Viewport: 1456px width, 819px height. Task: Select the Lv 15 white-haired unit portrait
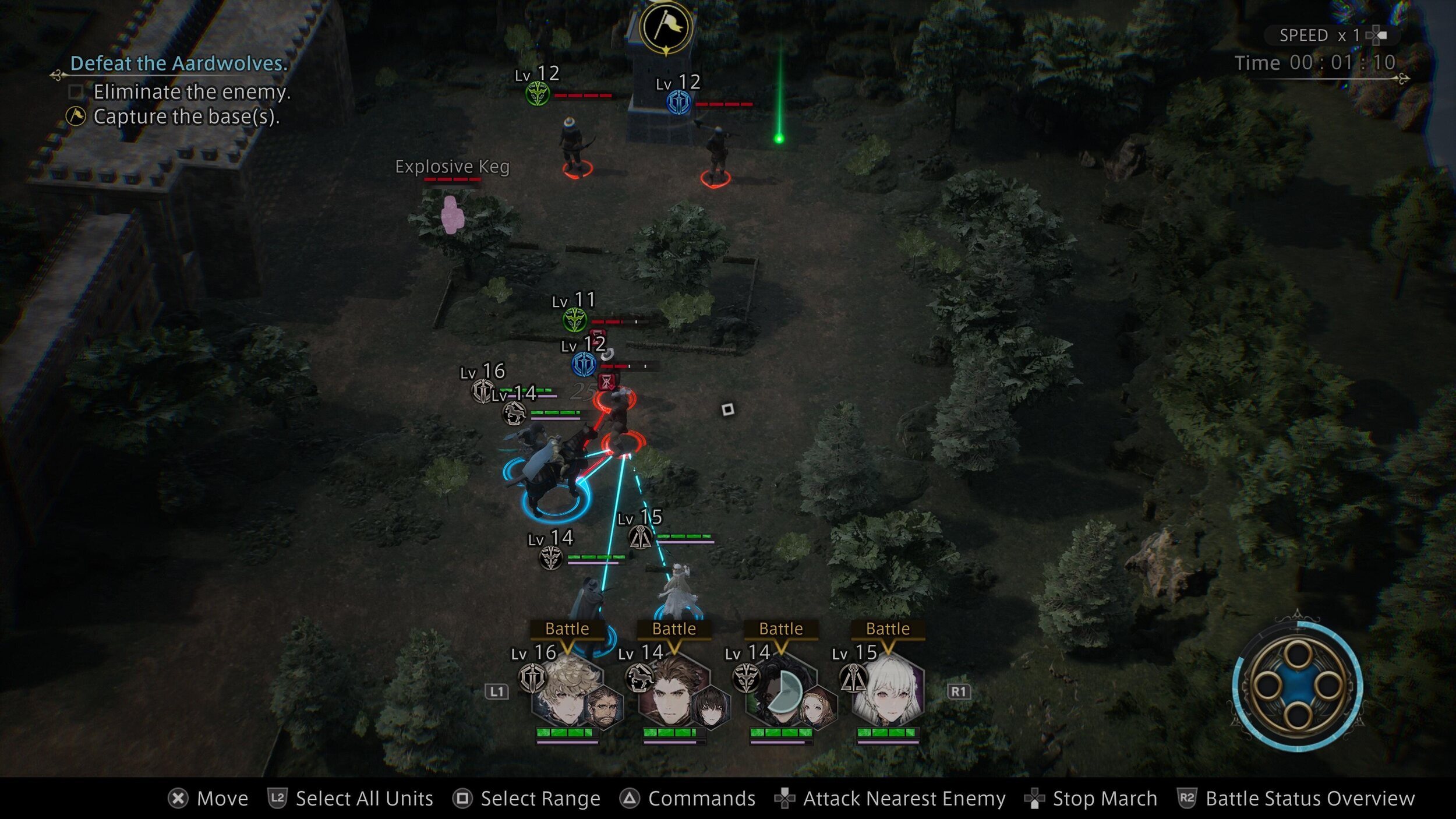click(889, 691)
